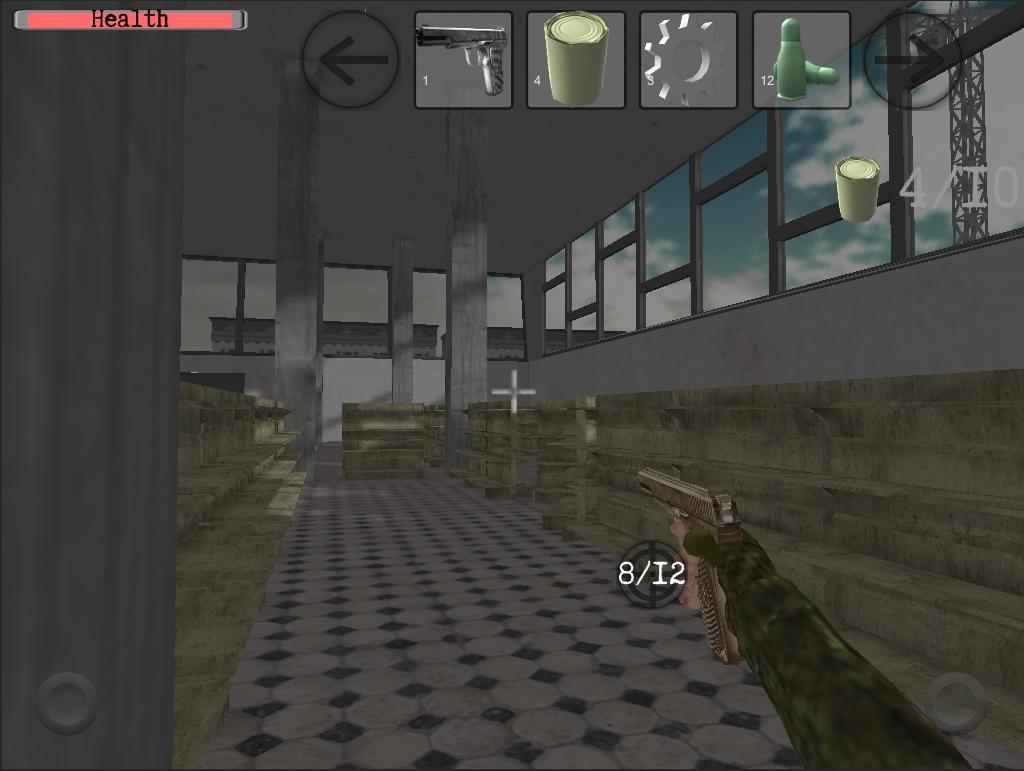
Task: Tap the right arrow inventory button
Action: [912, 60]
